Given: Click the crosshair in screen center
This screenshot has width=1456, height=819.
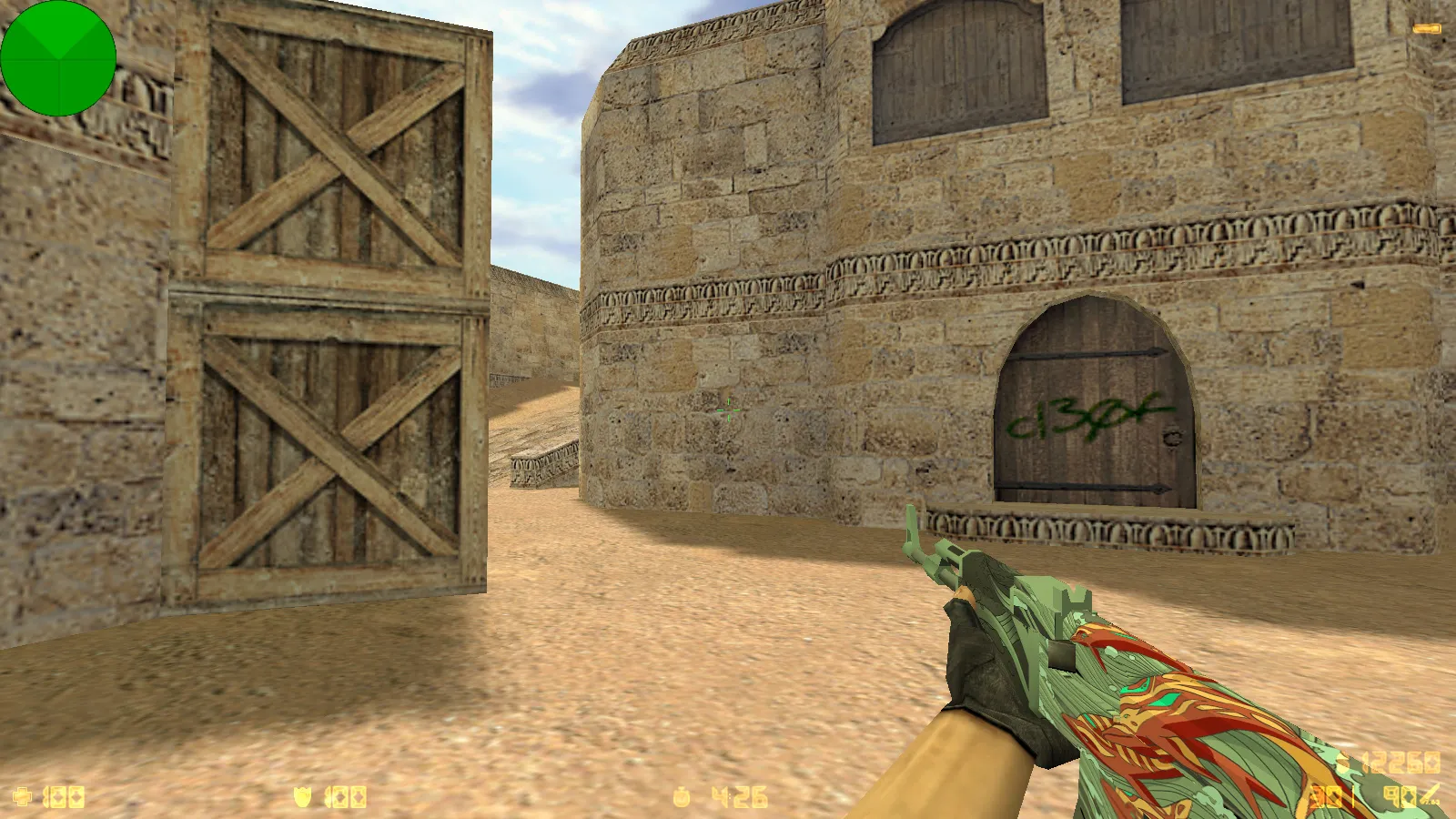Looking at the screenshot, I should (728, 409).
